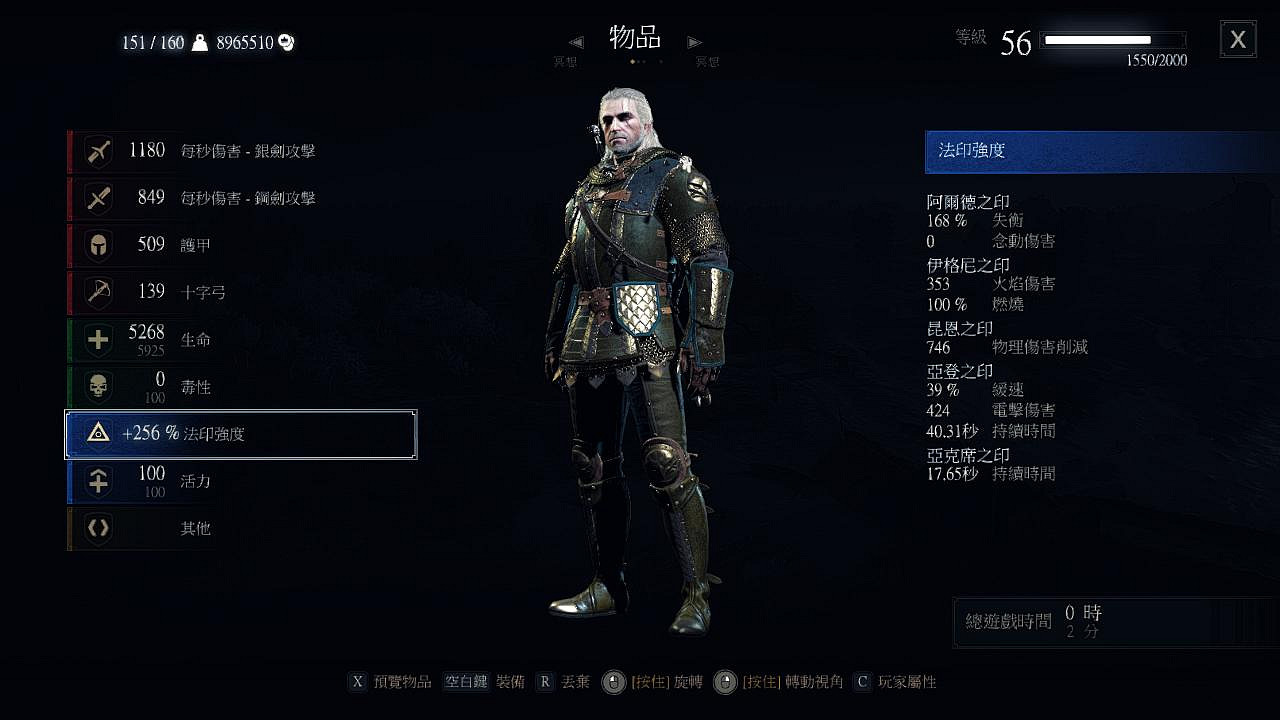Viewport: 1280px width, 720px height.
Task: Click the crossbow stat icon
Action: pos(97,292)
